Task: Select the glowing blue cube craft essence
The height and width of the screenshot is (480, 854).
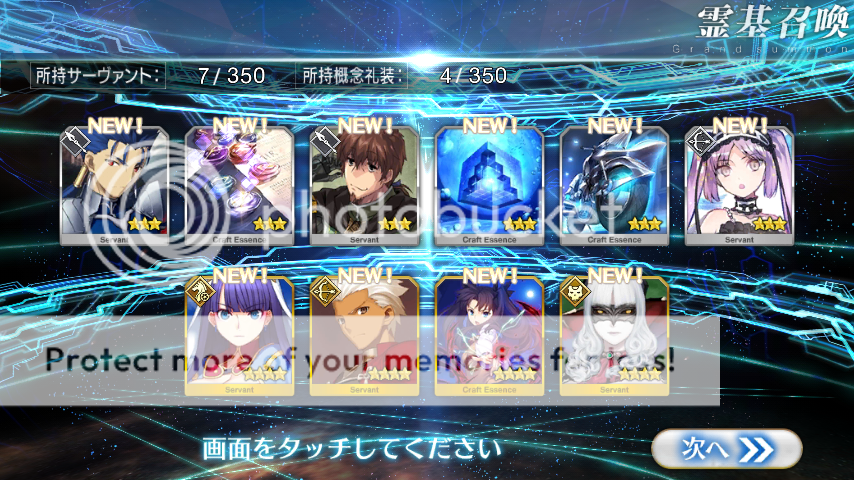Action: coord(490,187)
